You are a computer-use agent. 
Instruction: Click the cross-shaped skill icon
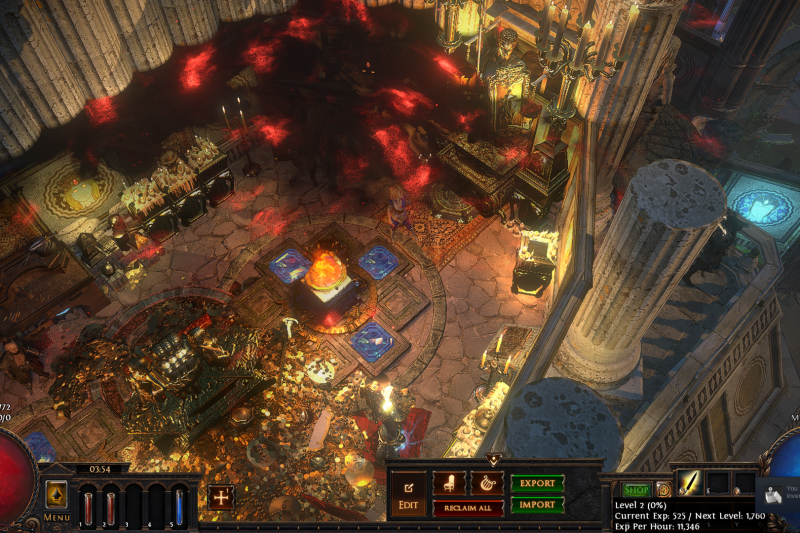(x=220, y=497)
